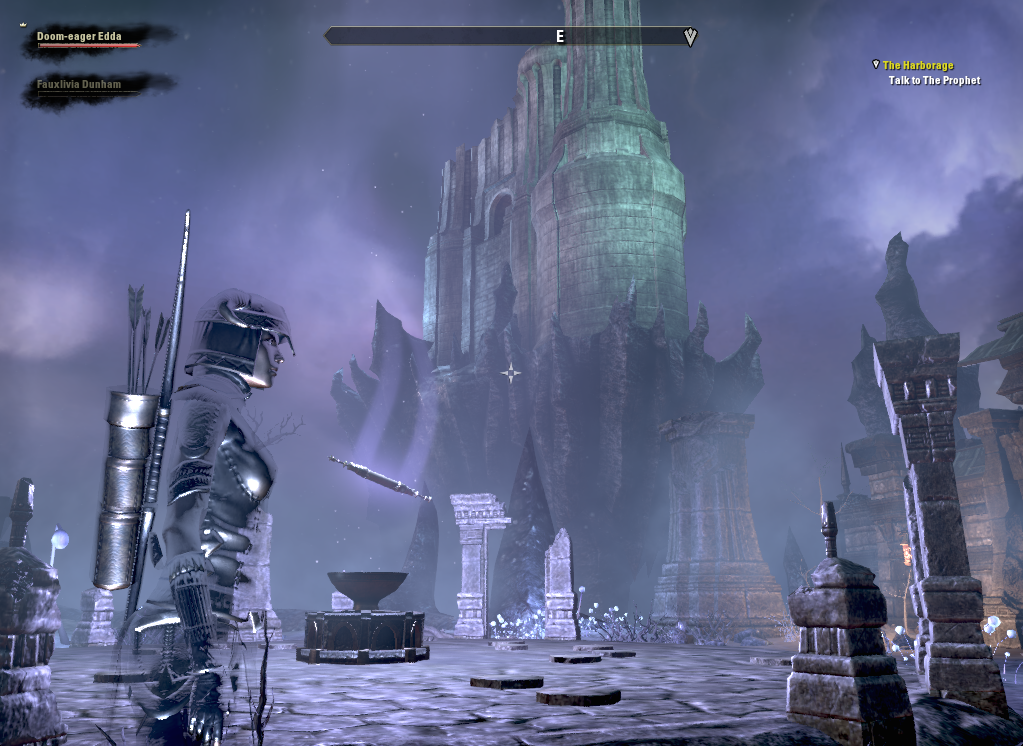Select The Harborage quest in the tracker

(x=918, y=66)
